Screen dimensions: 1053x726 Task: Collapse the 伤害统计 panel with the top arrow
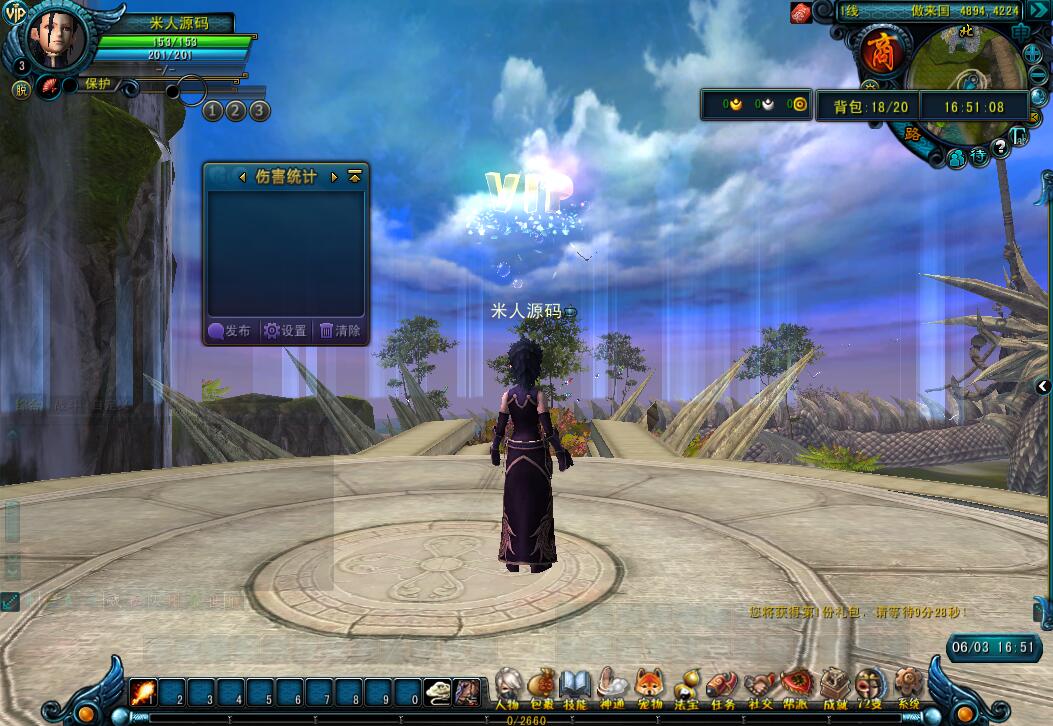click(354, 177)
